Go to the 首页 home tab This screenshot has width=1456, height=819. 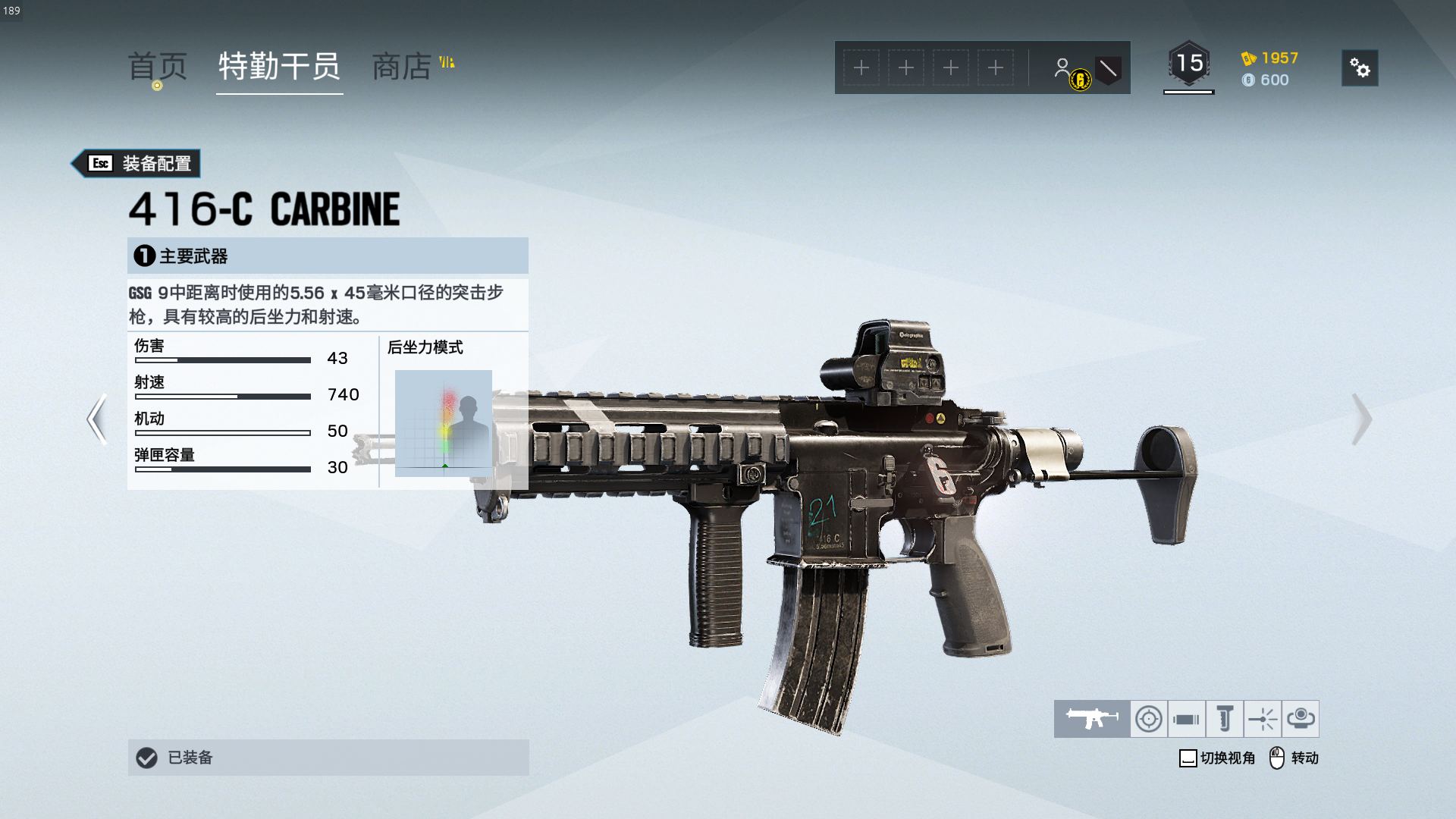pos(157,67)
